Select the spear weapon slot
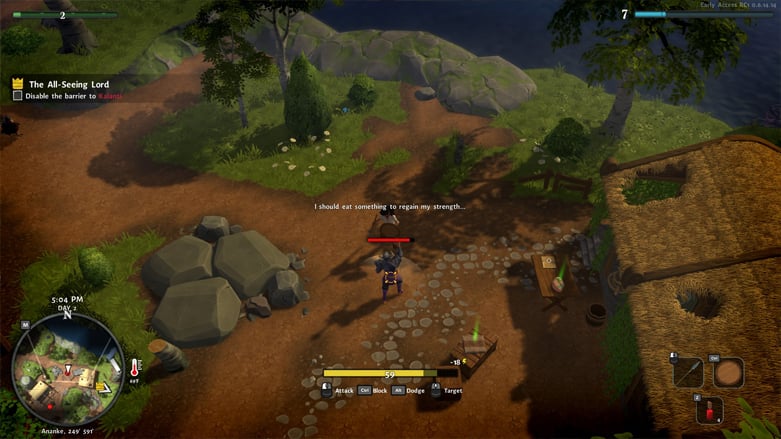 (x=688, y=372)
